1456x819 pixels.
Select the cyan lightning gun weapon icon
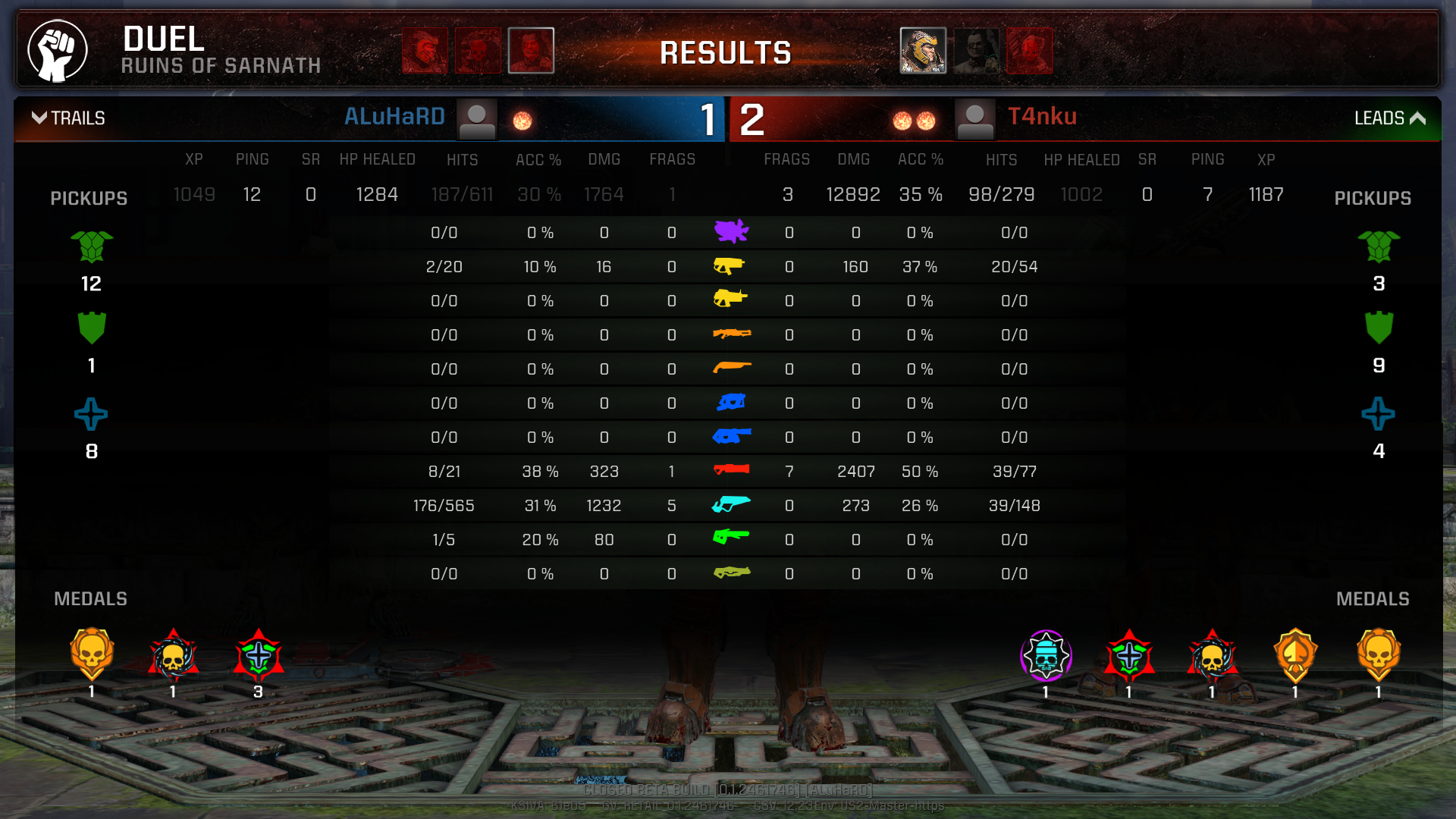point(731,504)
